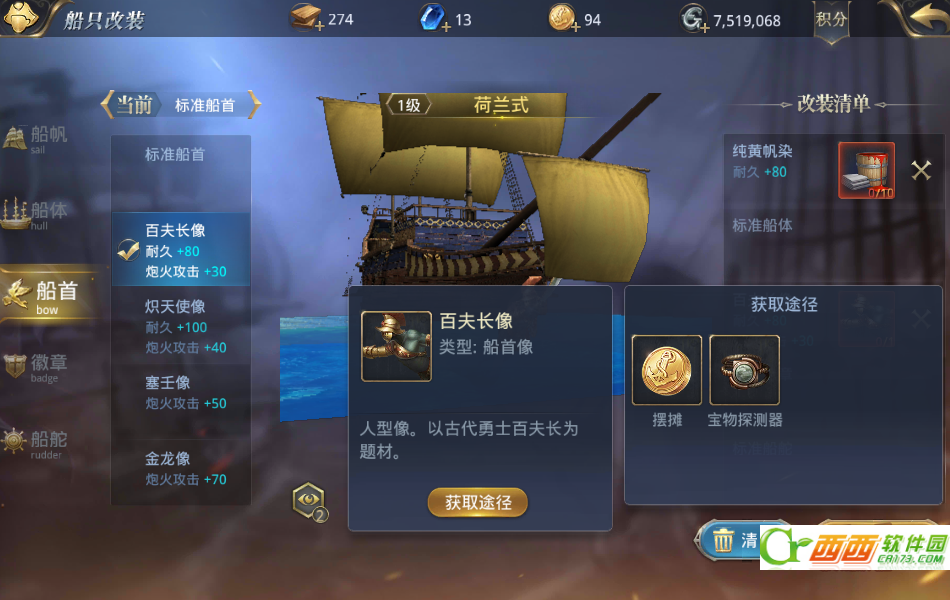950x600 pixels.
Task: Open the 宝物探测器 treasure detector source
Action: (x=745, y=370)
